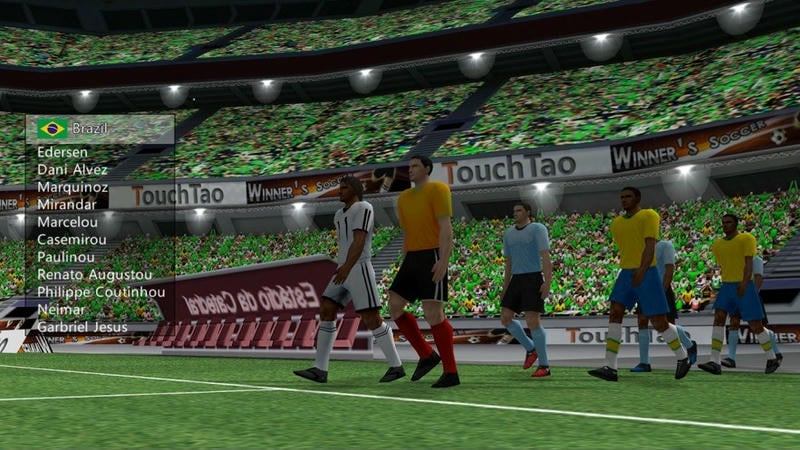Select the Garbriel Jesus row
Viewport: 800px width, 450px height.
[x=82, y=326]
